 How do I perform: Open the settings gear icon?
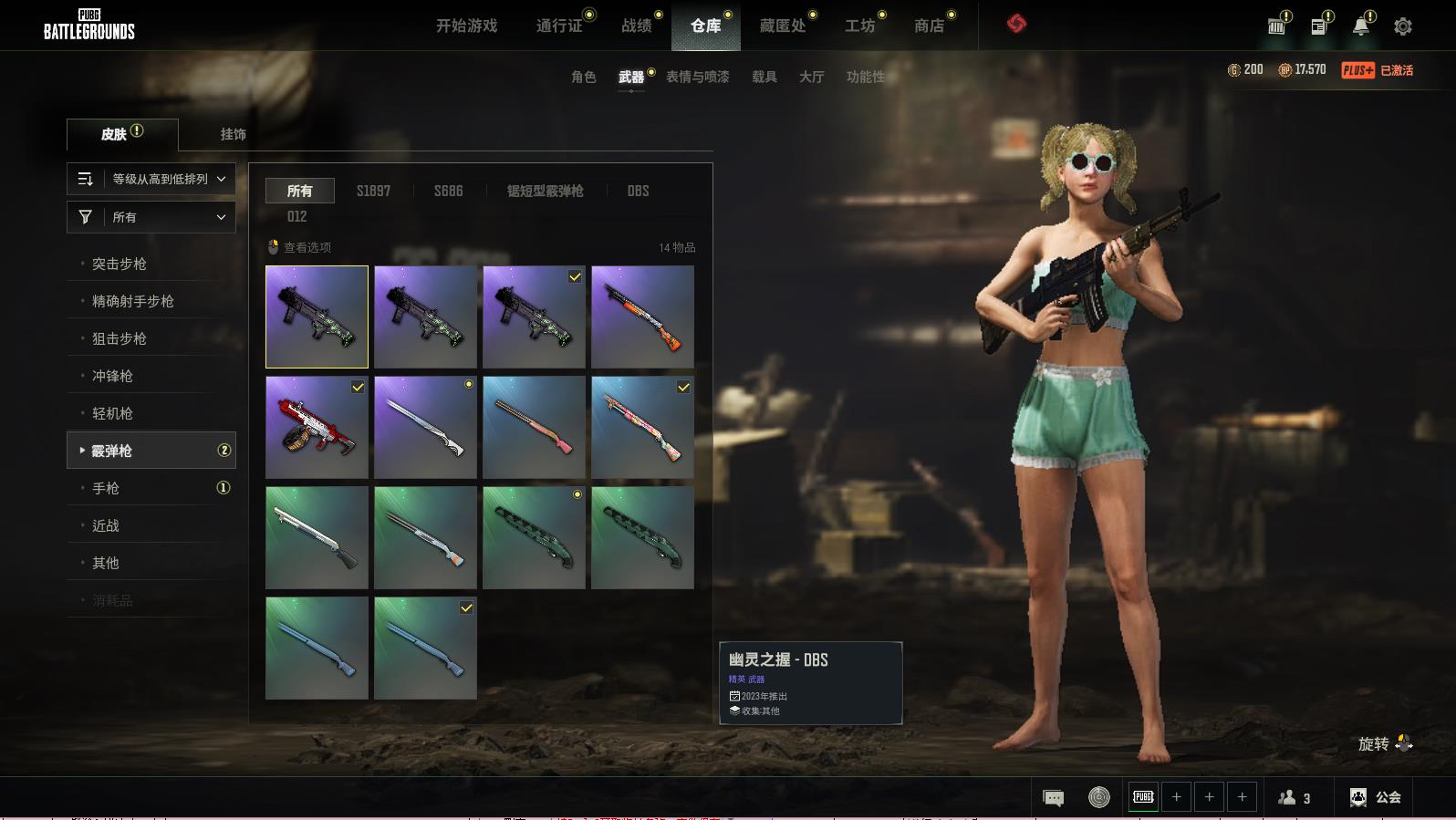pyautogui.click(x=1403, y=26)
